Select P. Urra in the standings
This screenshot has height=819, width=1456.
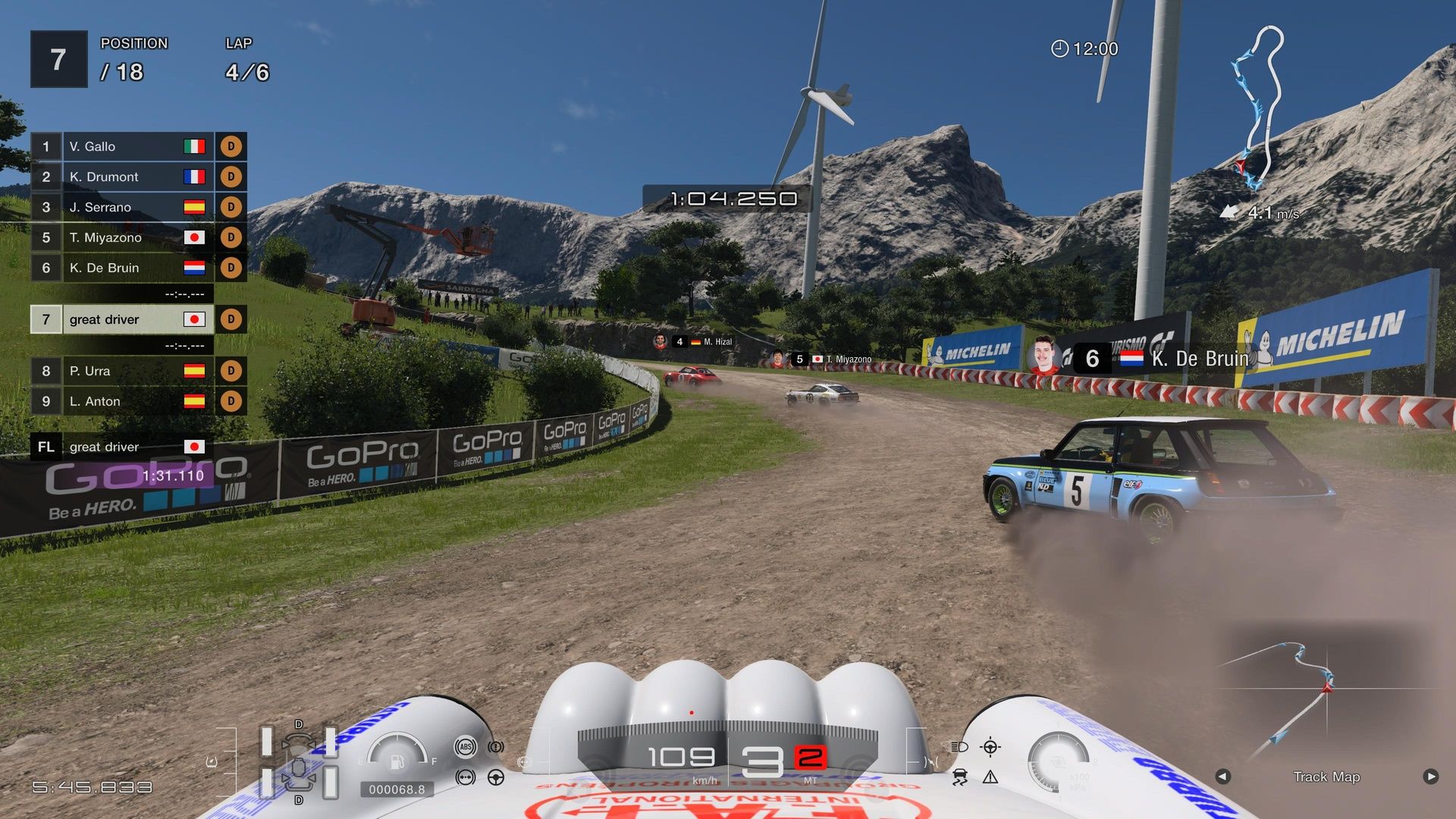pos(123,371)
